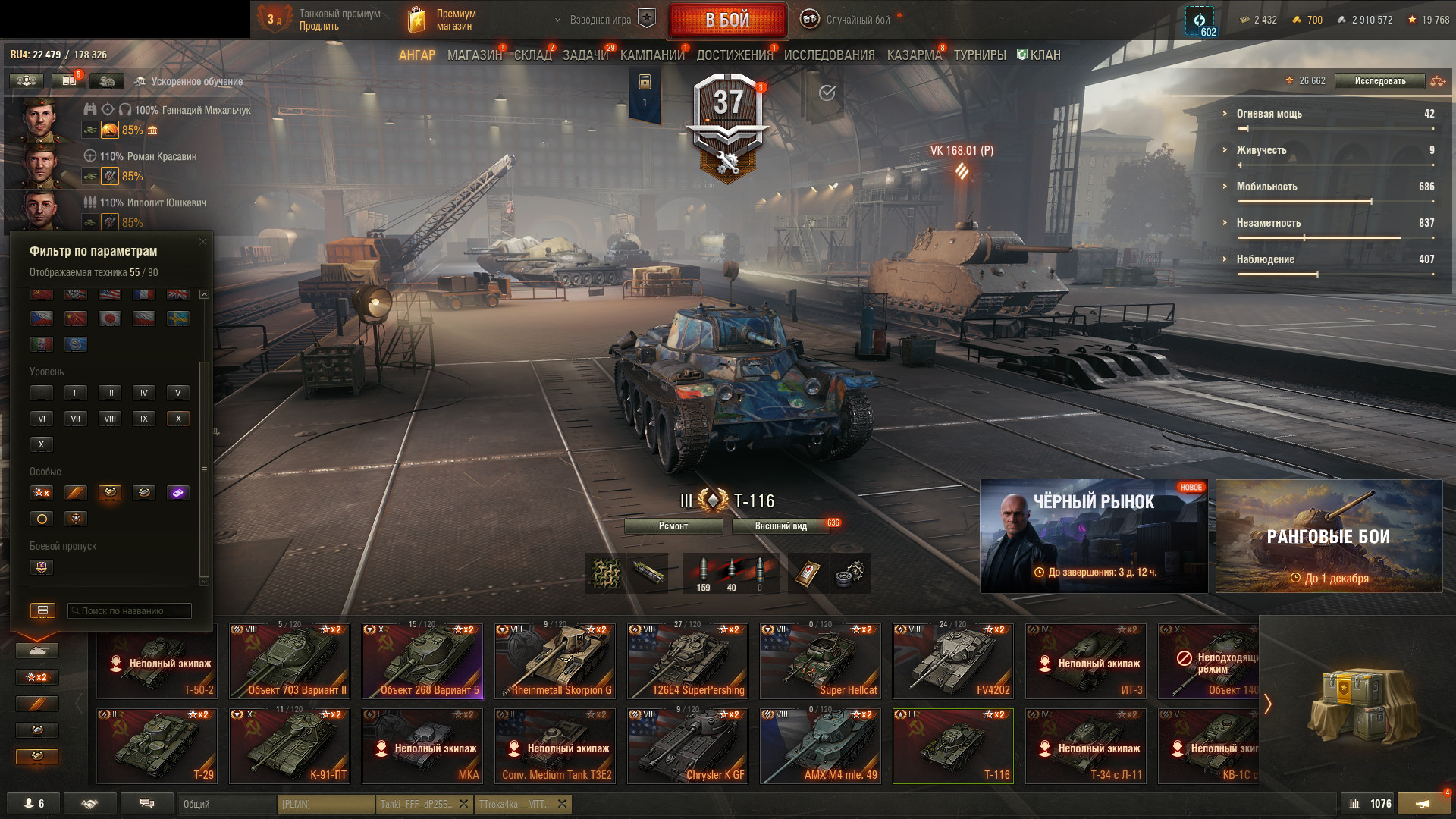The image size is (1456, 819).
Task: Click the Ремонт button
Action: (x=673, y=526)
